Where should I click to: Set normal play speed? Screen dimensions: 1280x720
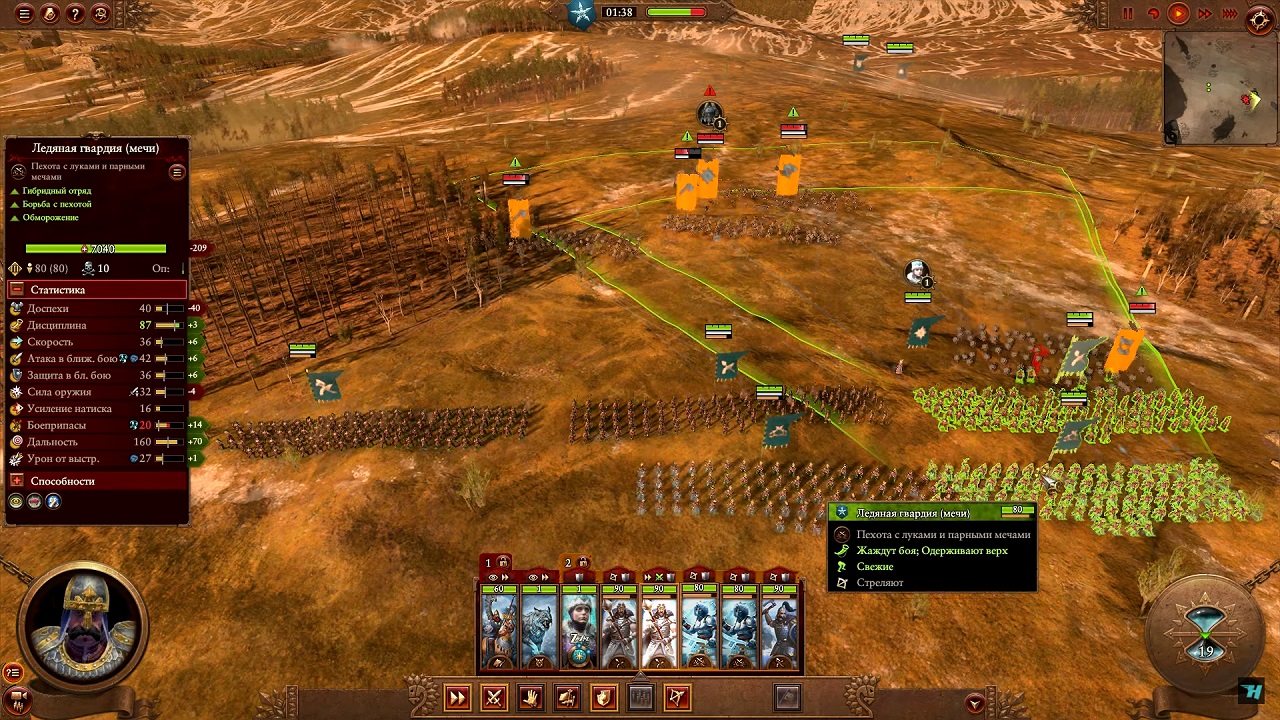[x=1179, y=14]
